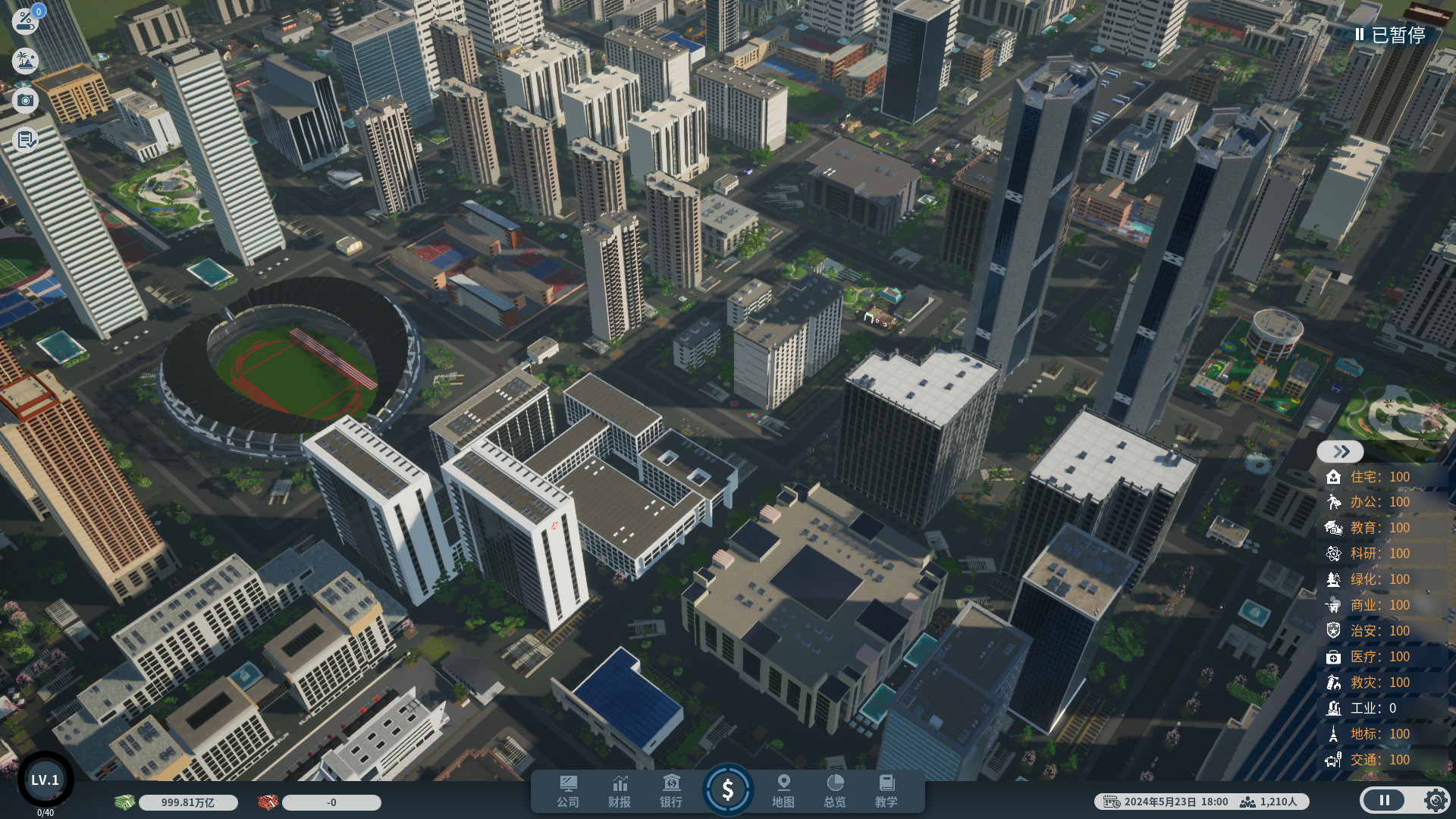Open the 总览 overview pie chart icon
This screenshot has height=819, width=1456.
click(835, 791)
